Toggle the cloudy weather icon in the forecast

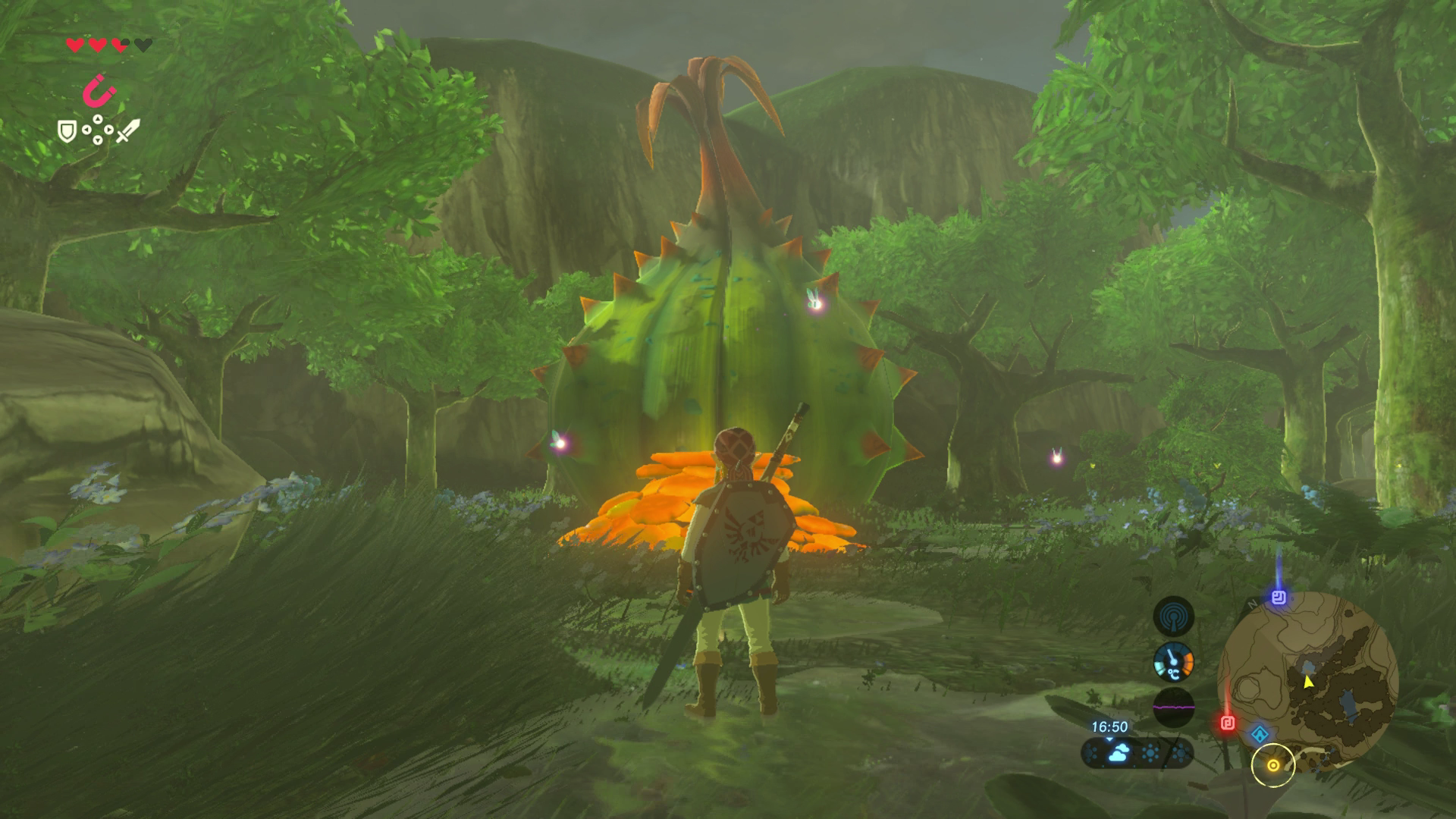click(1118, 753)
